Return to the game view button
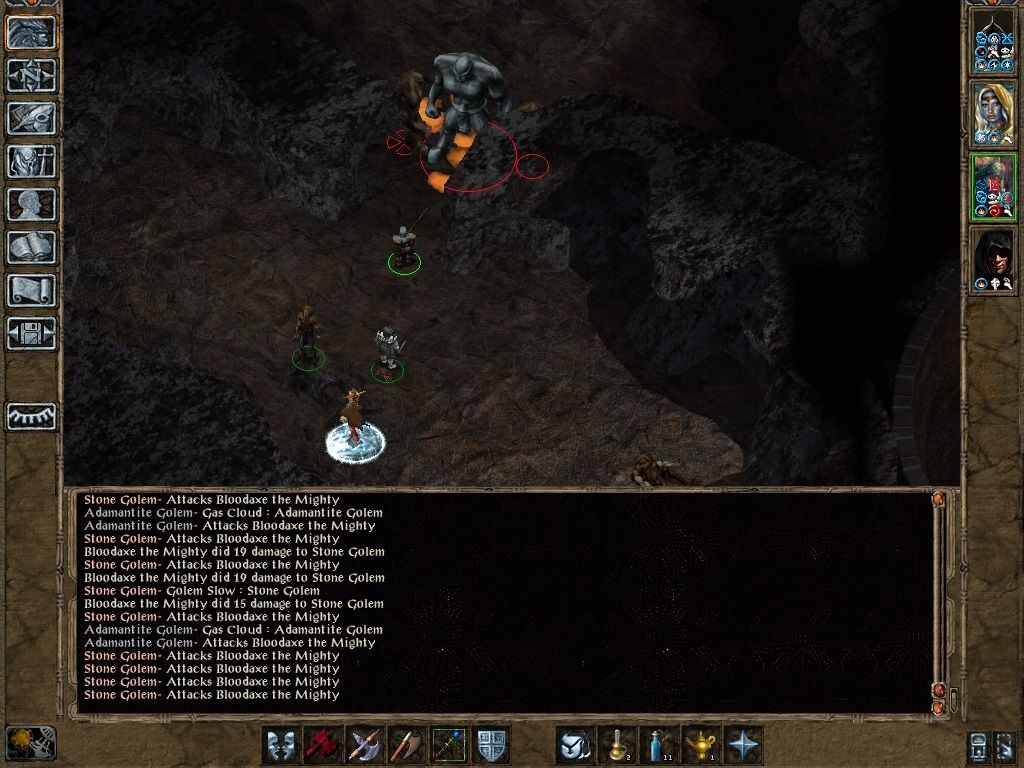The image size is (1024, 768). coord(31,32)
